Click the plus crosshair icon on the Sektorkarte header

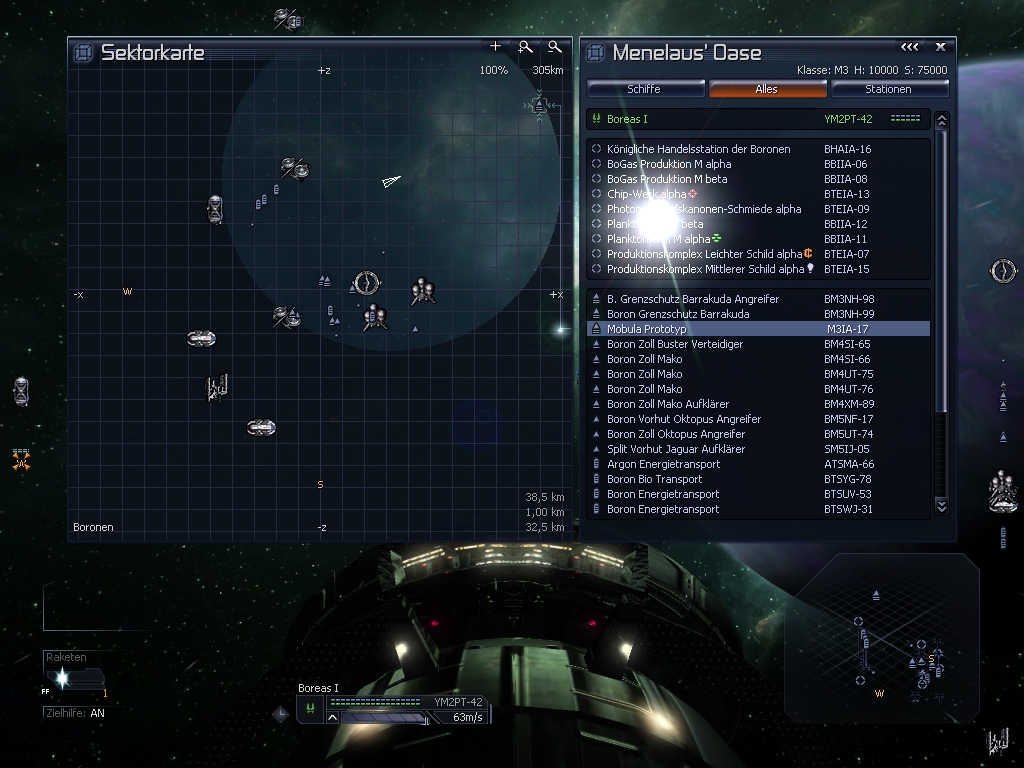495,47
